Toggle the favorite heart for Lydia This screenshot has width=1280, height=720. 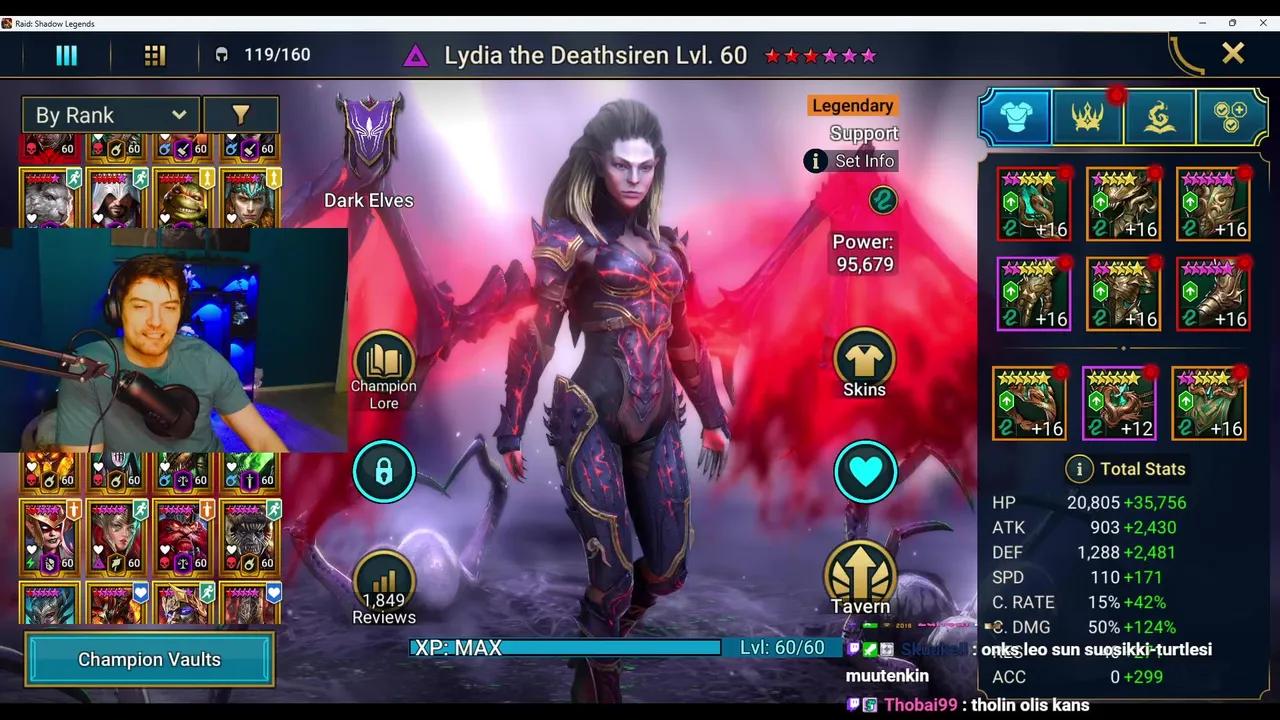click(865, 471)
